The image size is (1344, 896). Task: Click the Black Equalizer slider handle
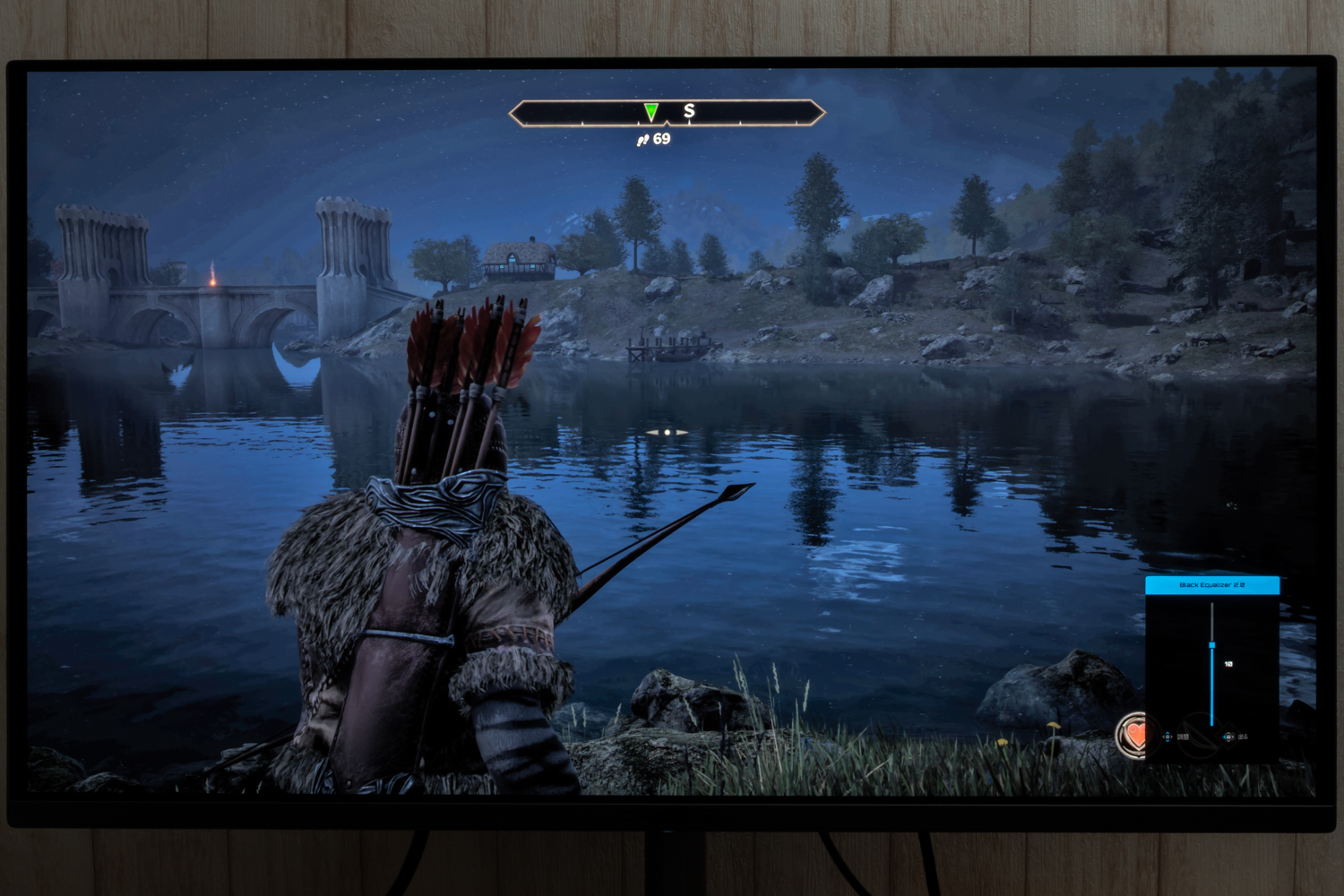coord(1211,645)
